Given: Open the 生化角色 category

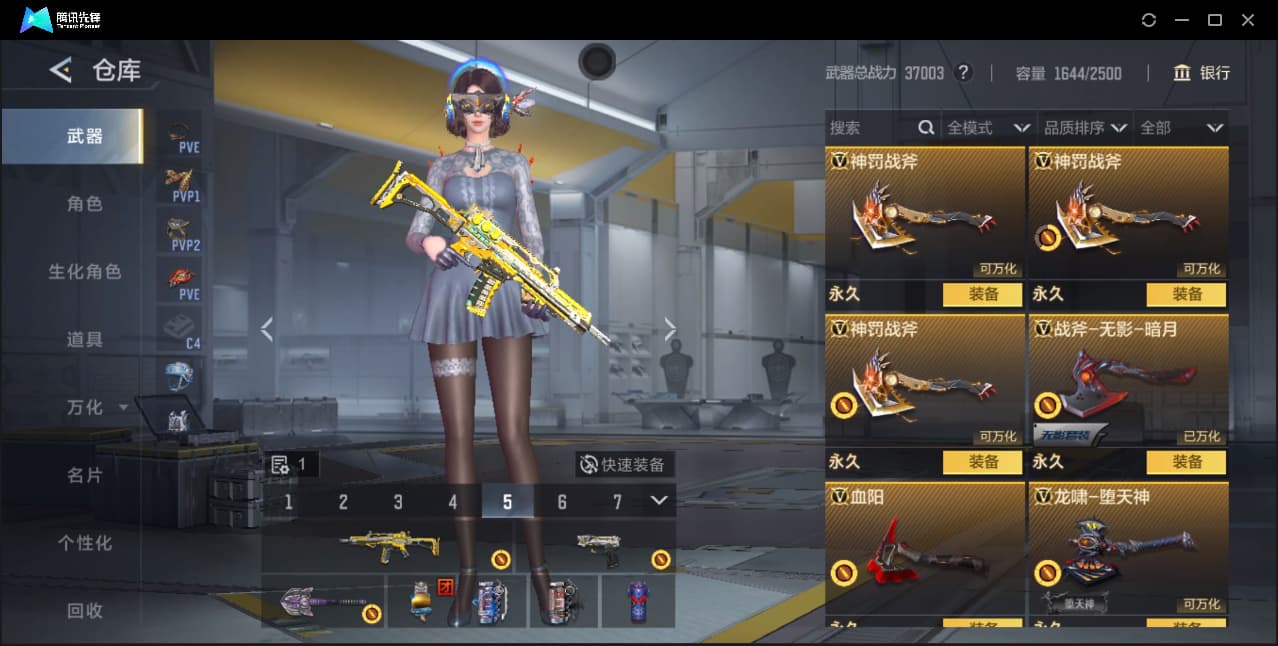Looking at the screenshot, I should [x=85, y=272].
